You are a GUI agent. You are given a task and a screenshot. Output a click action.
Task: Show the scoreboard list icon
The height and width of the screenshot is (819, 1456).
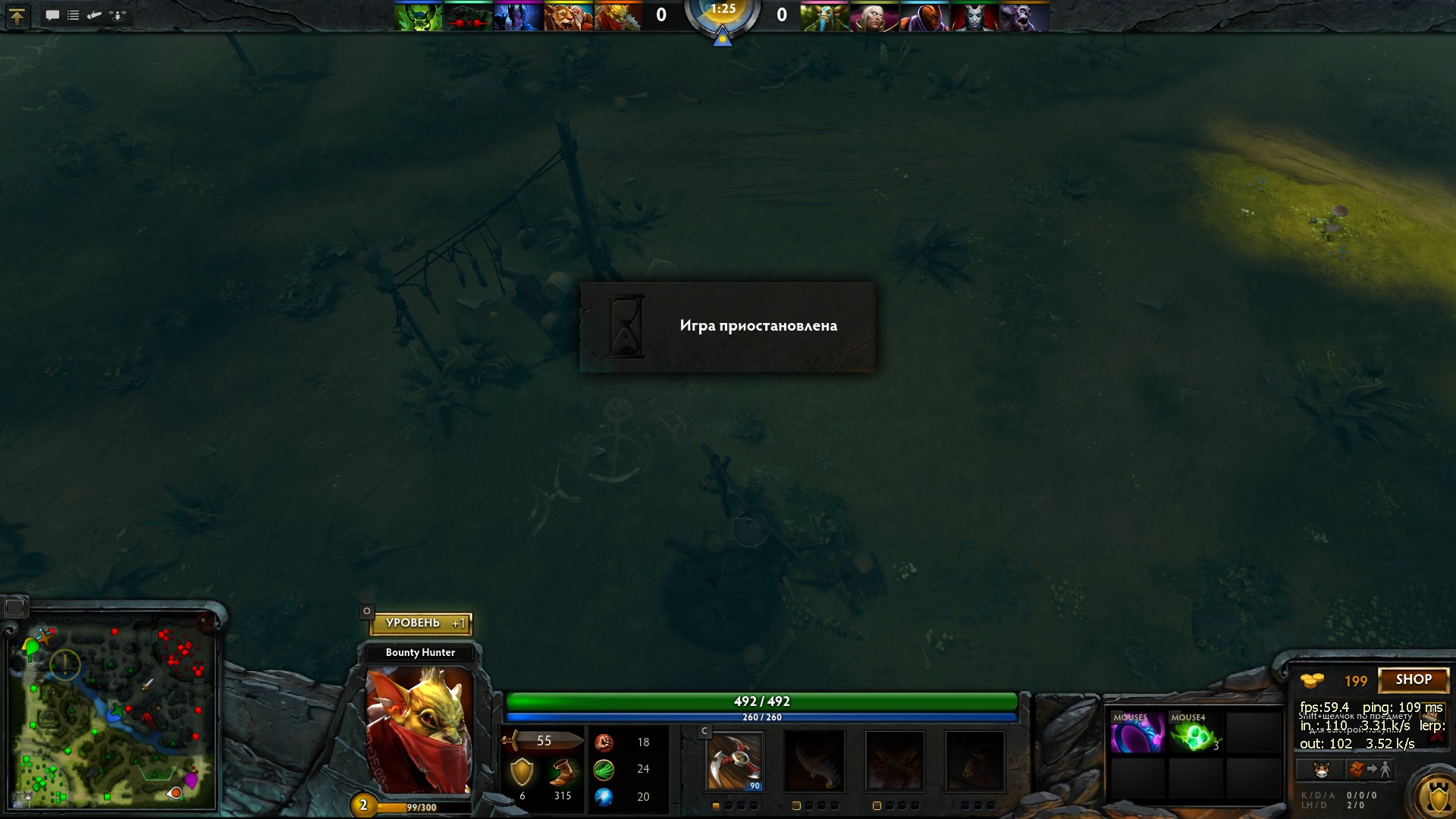click(74, 15)
